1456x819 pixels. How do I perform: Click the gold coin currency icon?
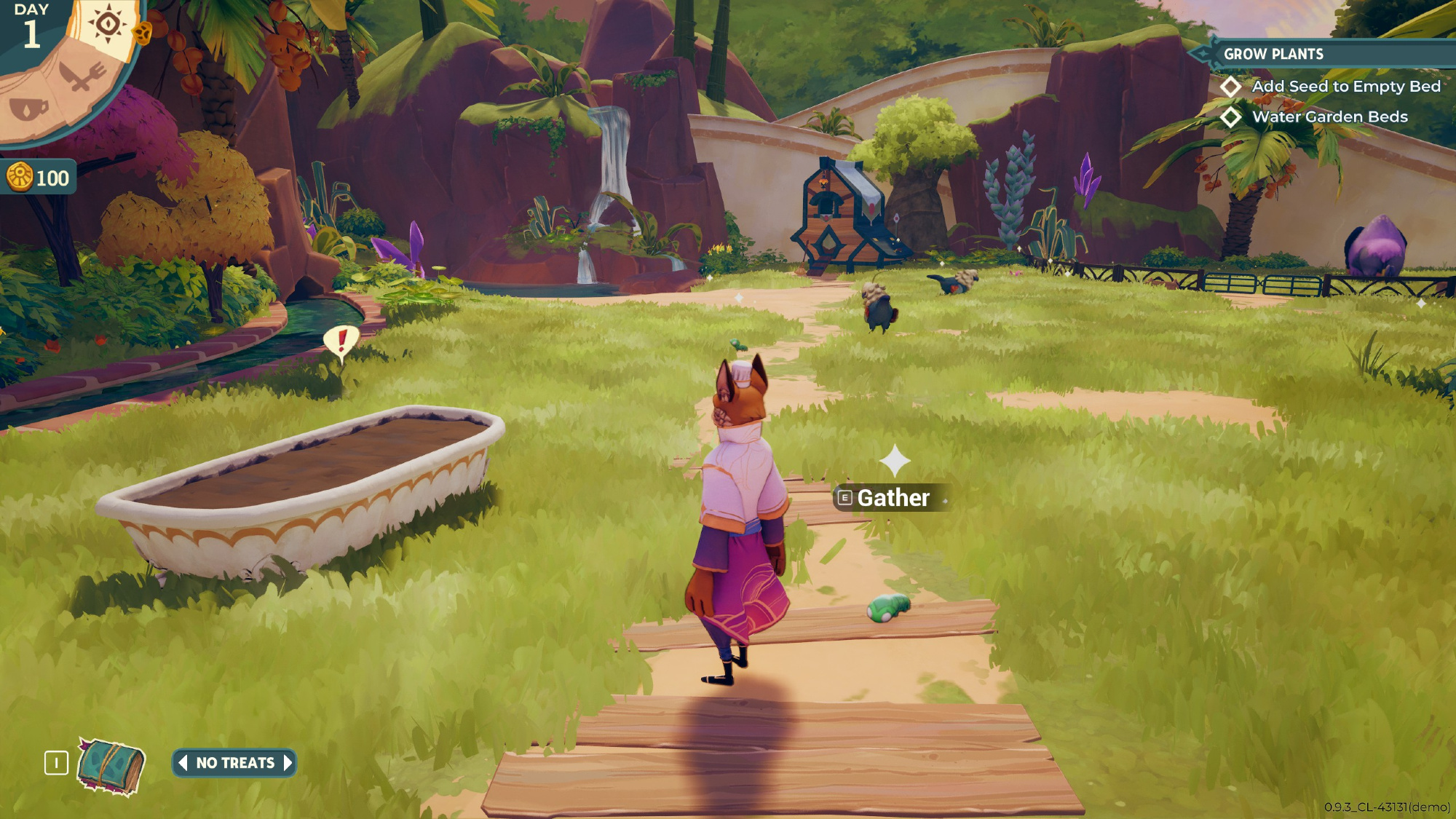(x=20, y=177)
